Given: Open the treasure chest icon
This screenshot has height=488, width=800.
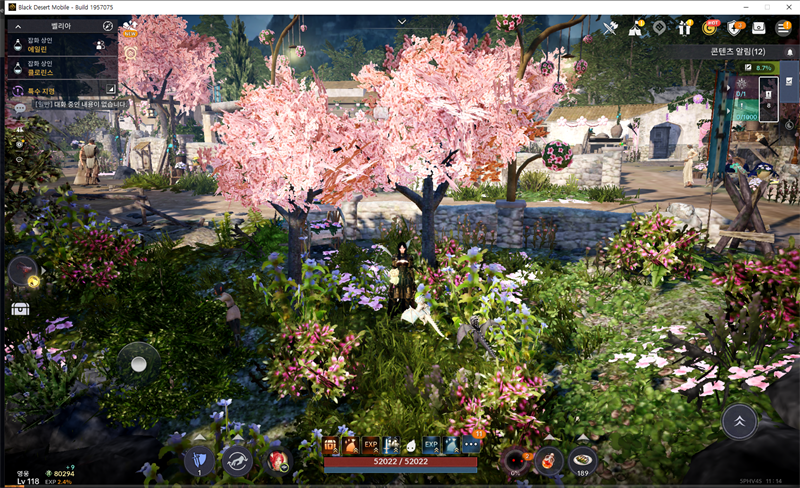Looking at the screenshot, I should coord(20,308).
